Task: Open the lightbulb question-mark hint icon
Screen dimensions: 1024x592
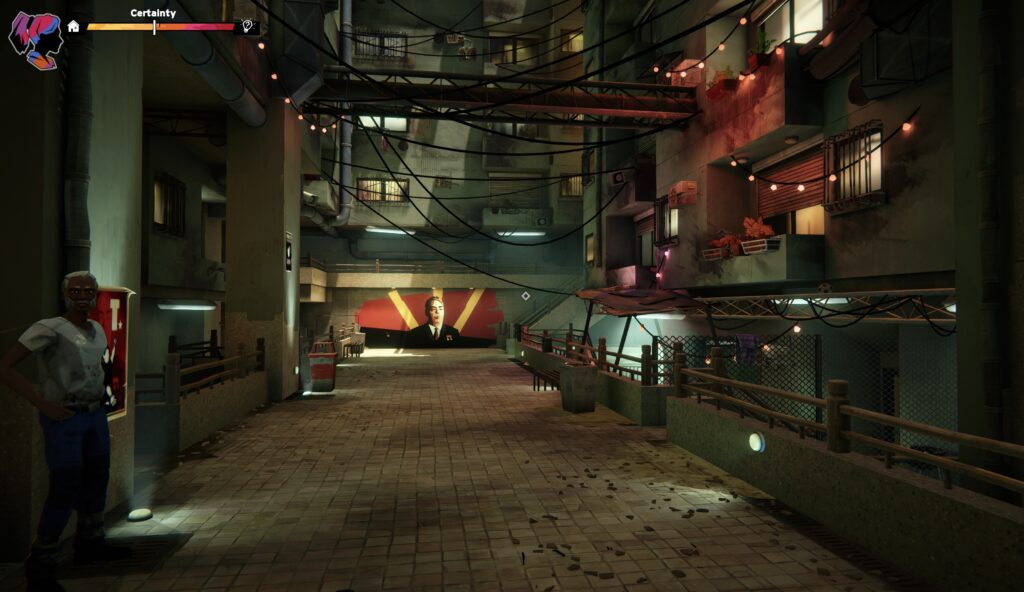Action: [x=247, y=27]
